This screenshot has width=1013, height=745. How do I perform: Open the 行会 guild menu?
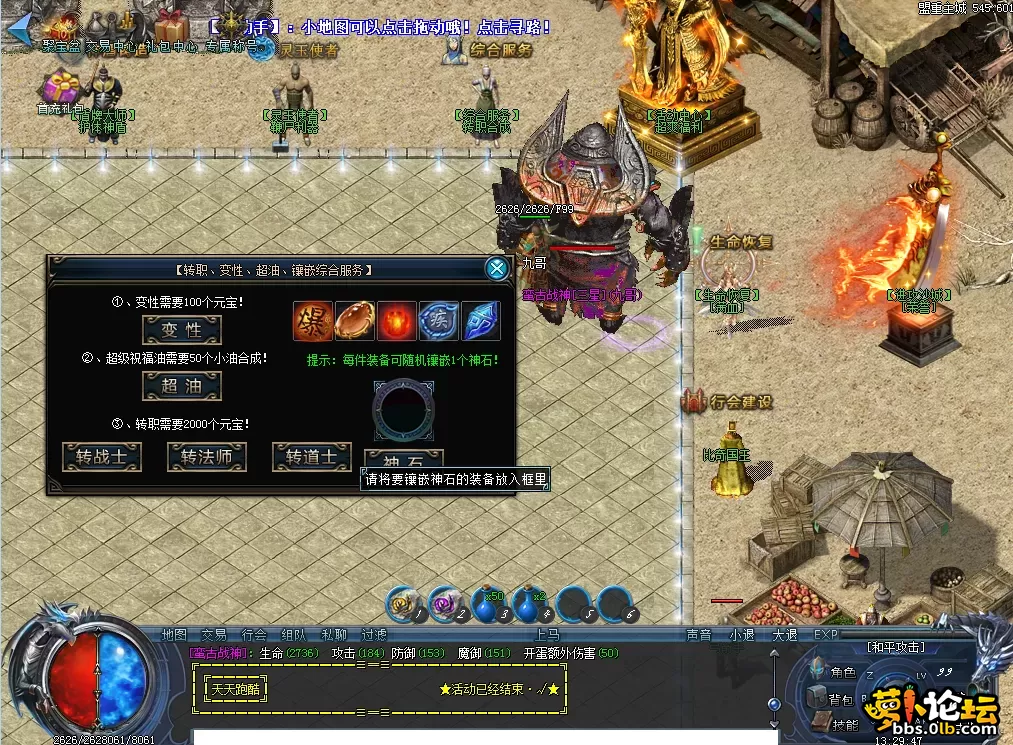coord(254,634)
